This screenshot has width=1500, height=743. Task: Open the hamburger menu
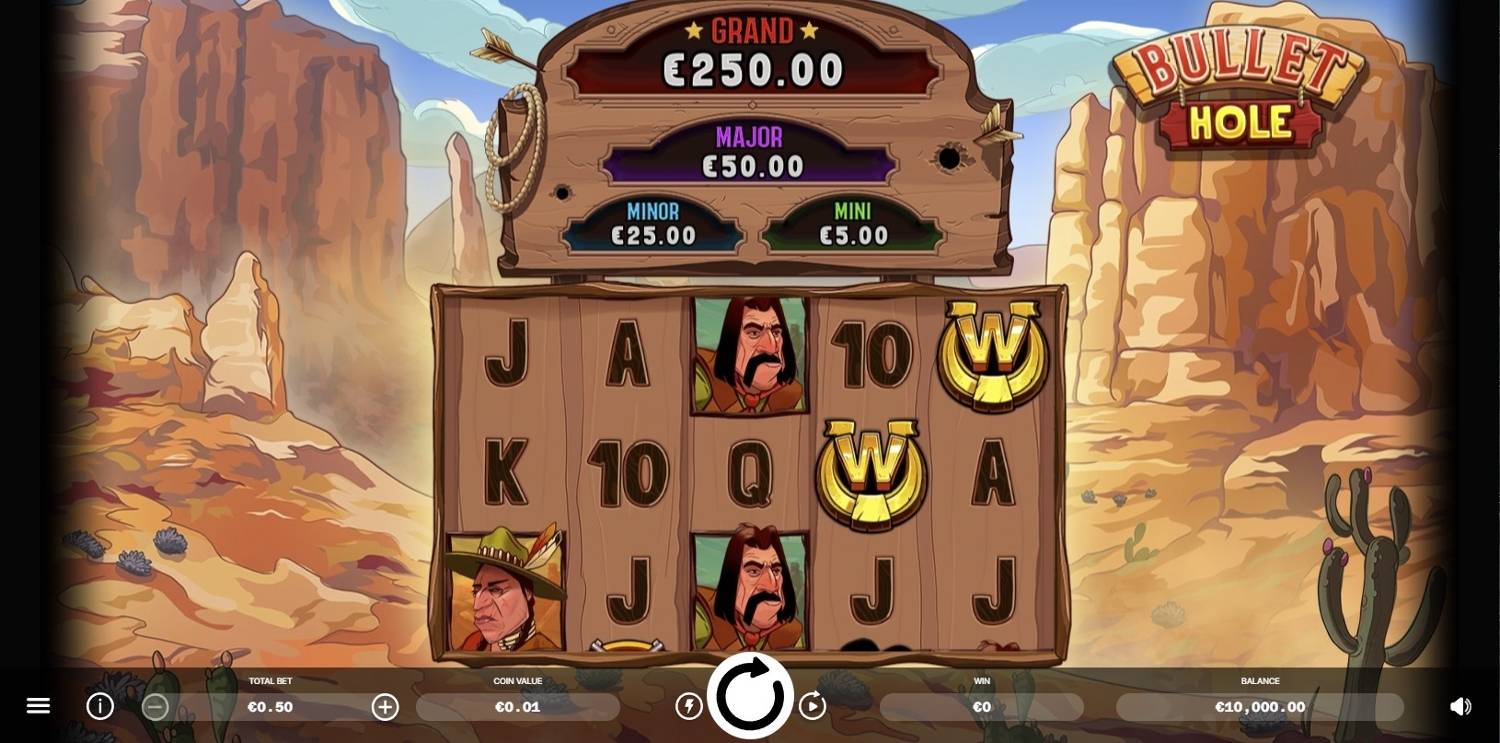point(38,706)
